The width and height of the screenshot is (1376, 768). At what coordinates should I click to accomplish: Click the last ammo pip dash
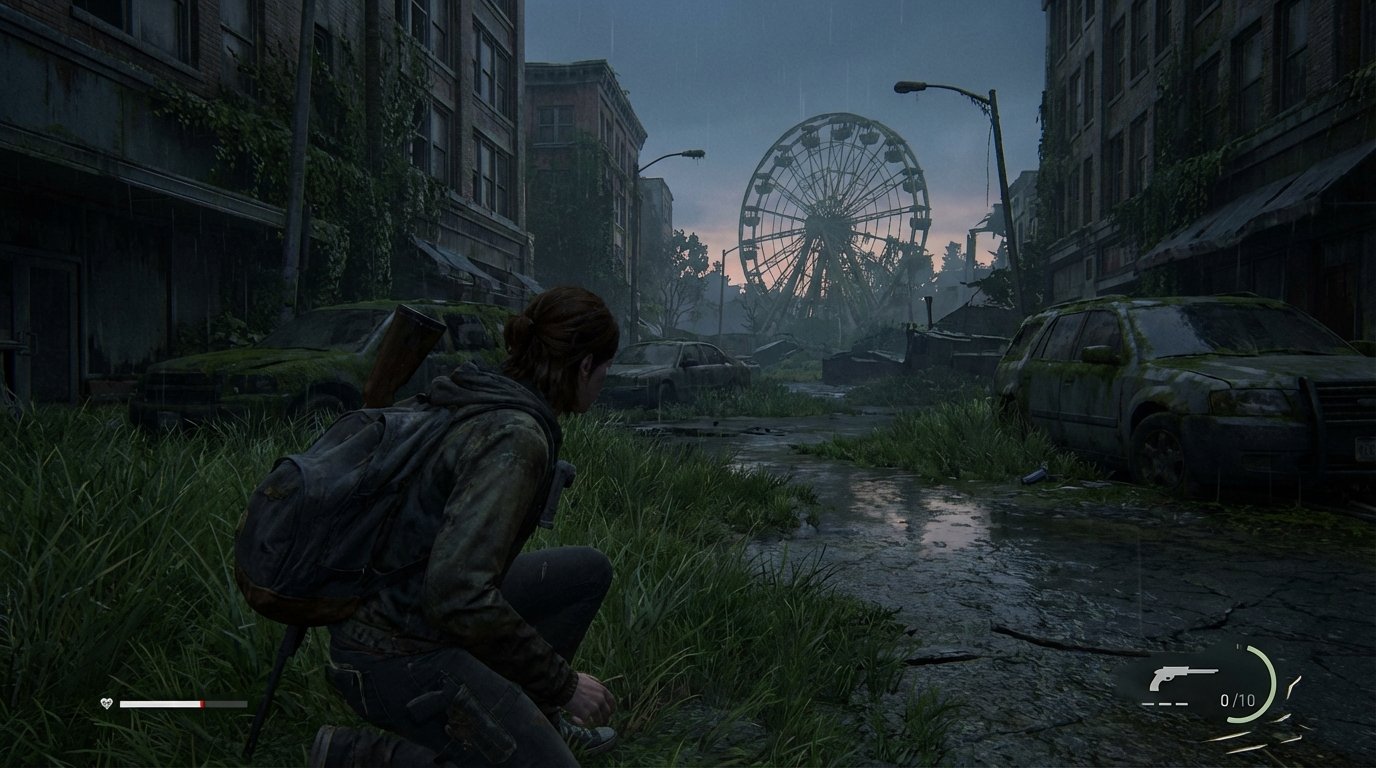coord(1183,702)
